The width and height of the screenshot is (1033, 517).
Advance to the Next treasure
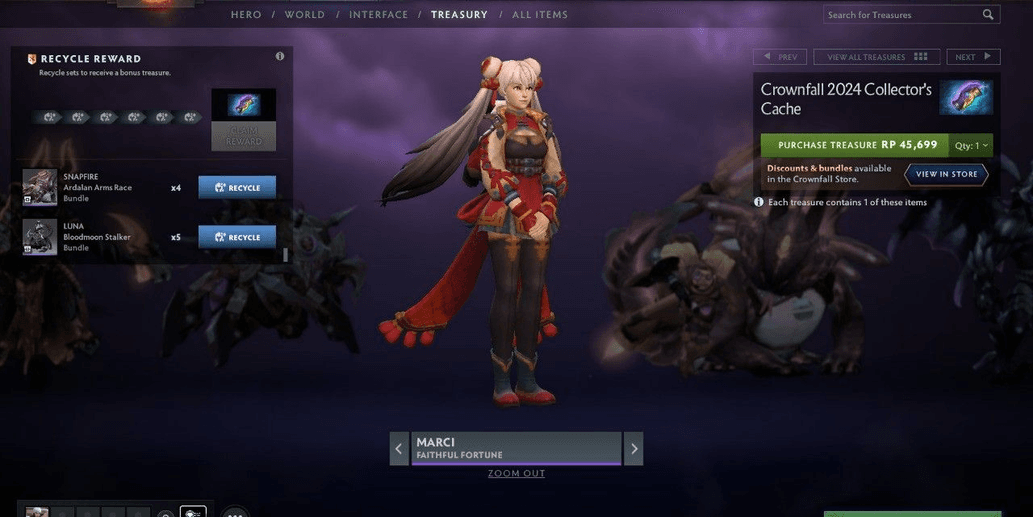pos(972,57)
